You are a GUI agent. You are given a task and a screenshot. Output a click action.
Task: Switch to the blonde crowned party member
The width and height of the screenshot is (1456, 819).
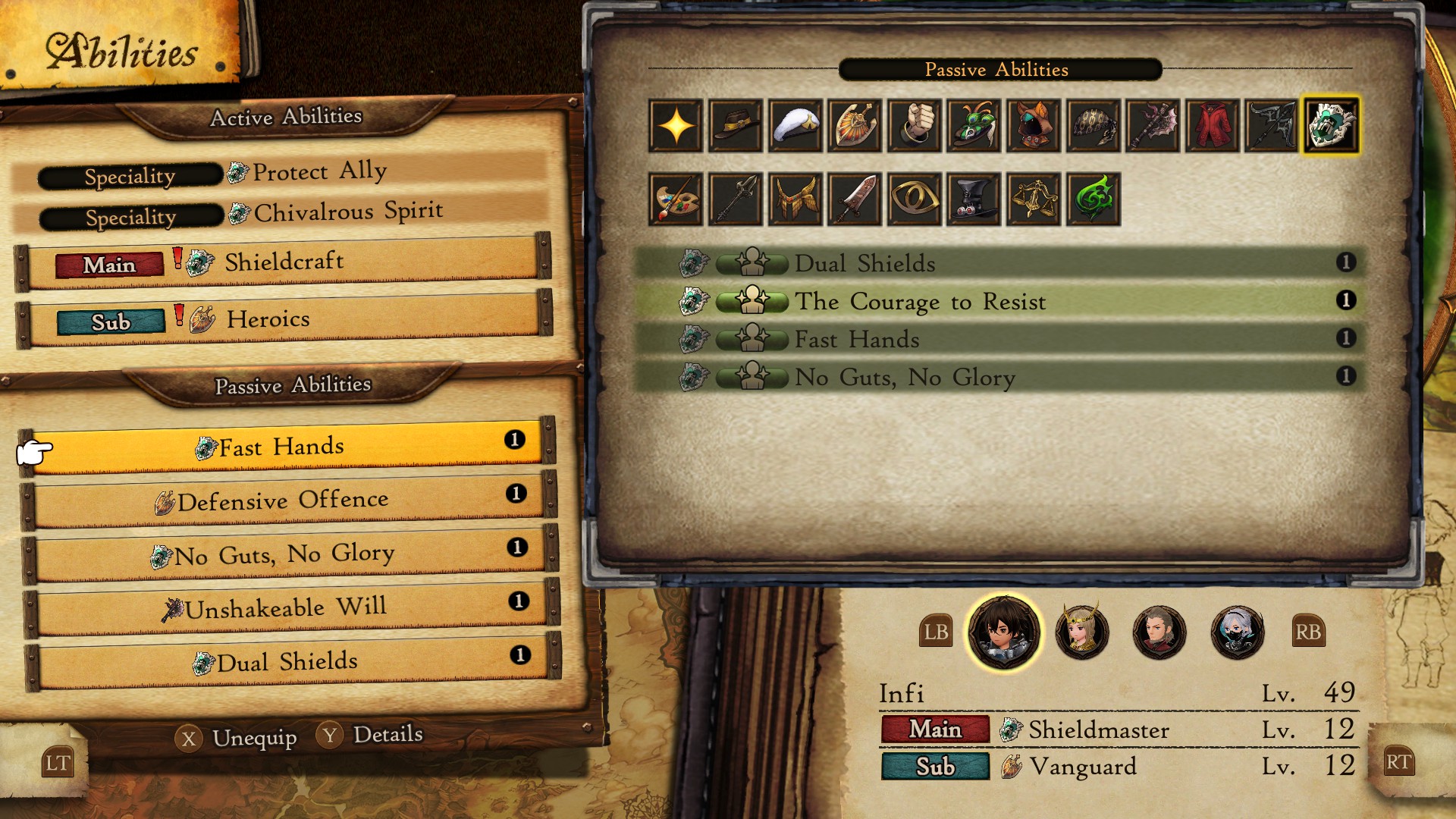(1081, 631)
